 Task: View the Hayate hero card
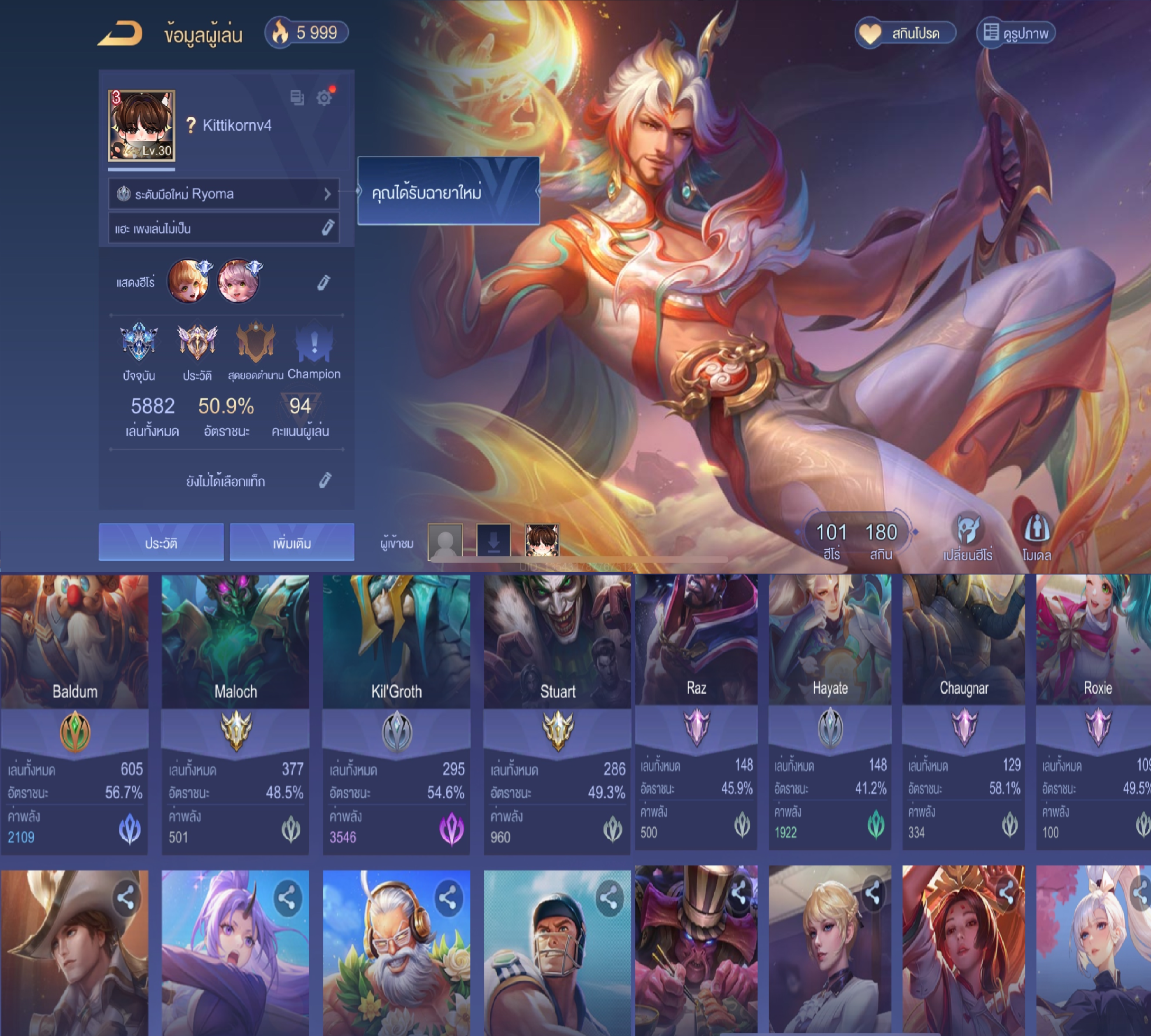pyautogui.click(x=830, y=712)
